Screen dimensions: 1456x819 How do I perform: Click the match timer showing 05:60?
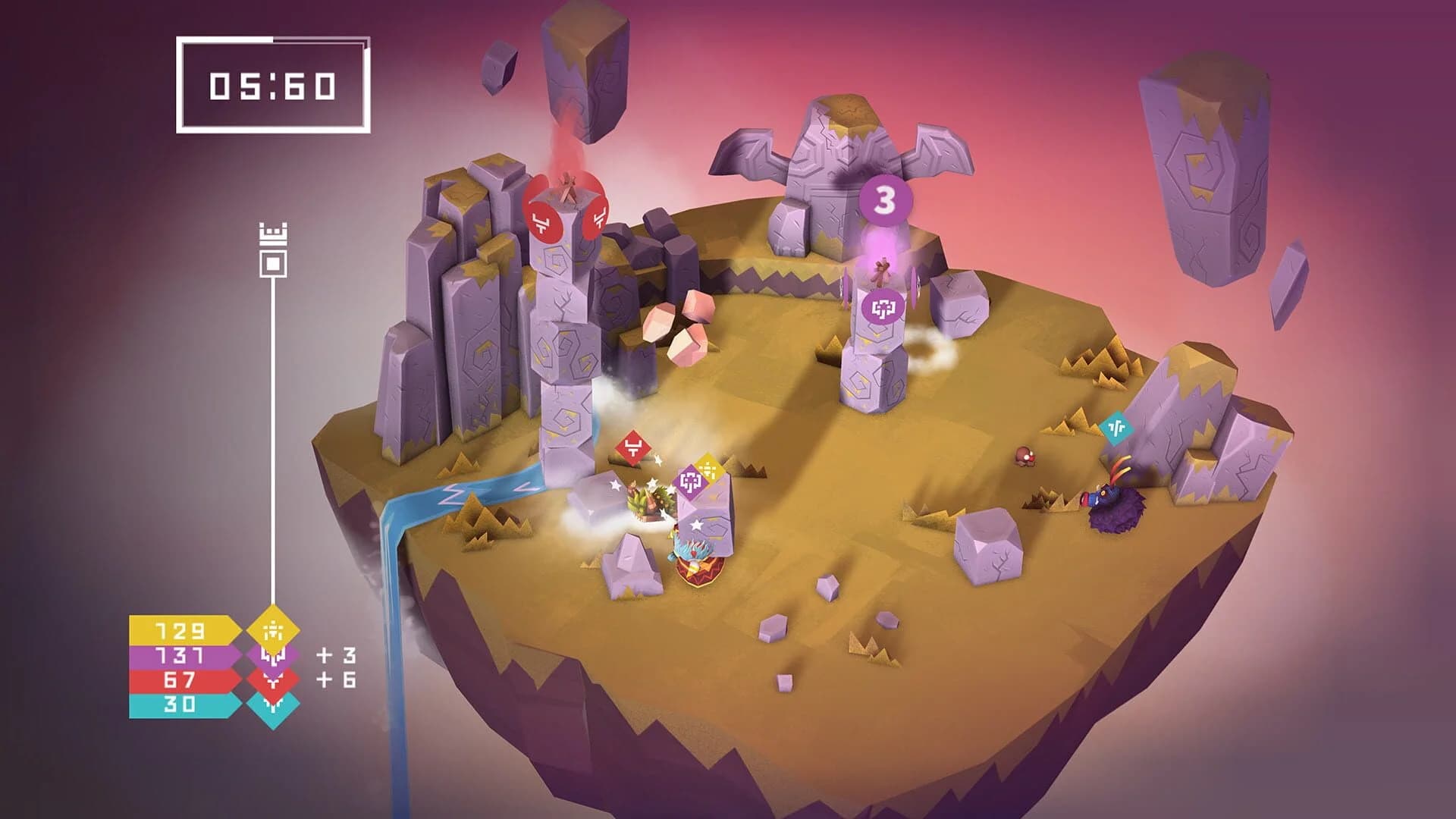coord(271,87)
